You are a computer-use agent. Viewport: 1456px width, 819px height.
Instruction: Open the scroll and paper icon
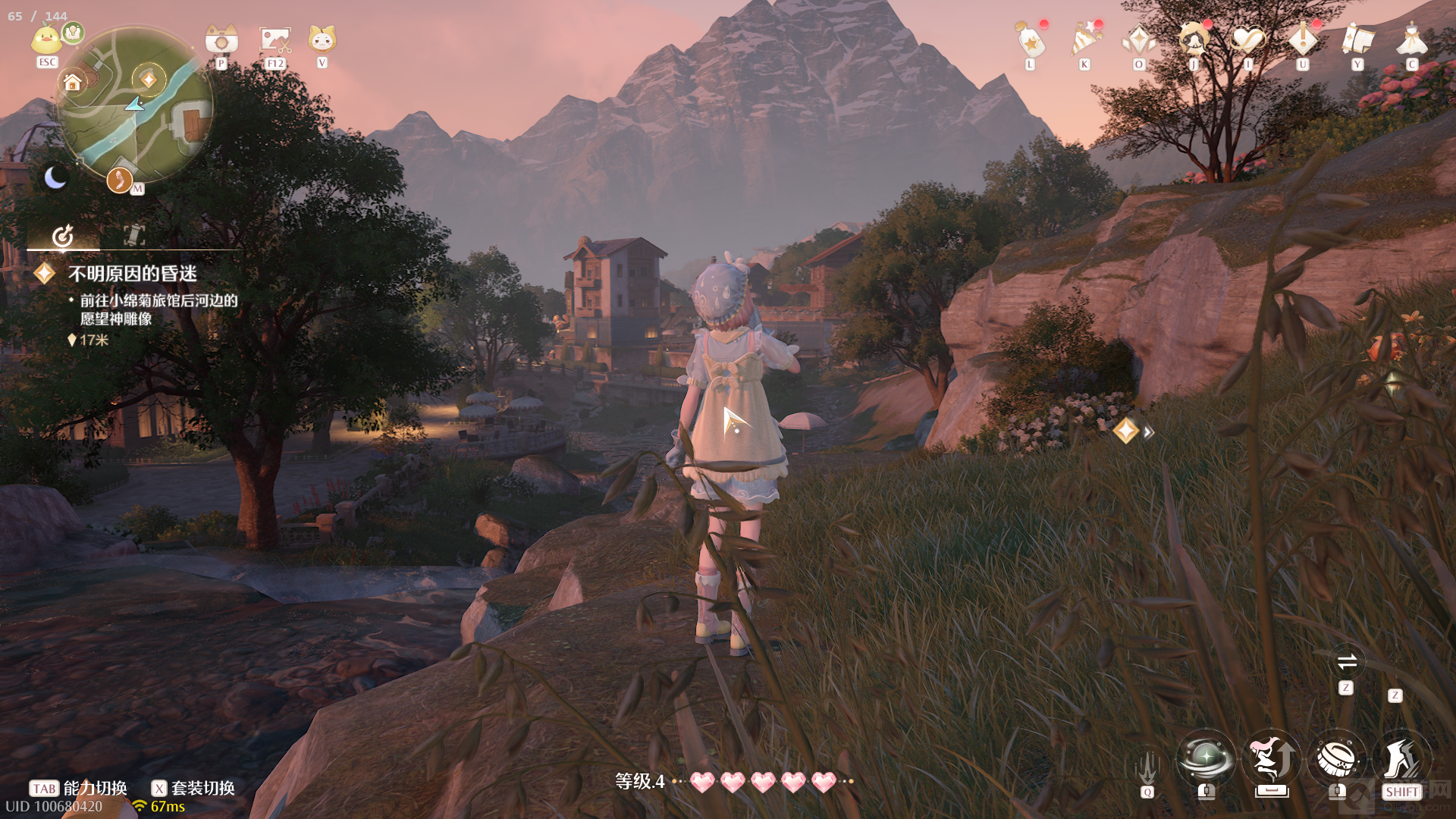coord(1357,39)
